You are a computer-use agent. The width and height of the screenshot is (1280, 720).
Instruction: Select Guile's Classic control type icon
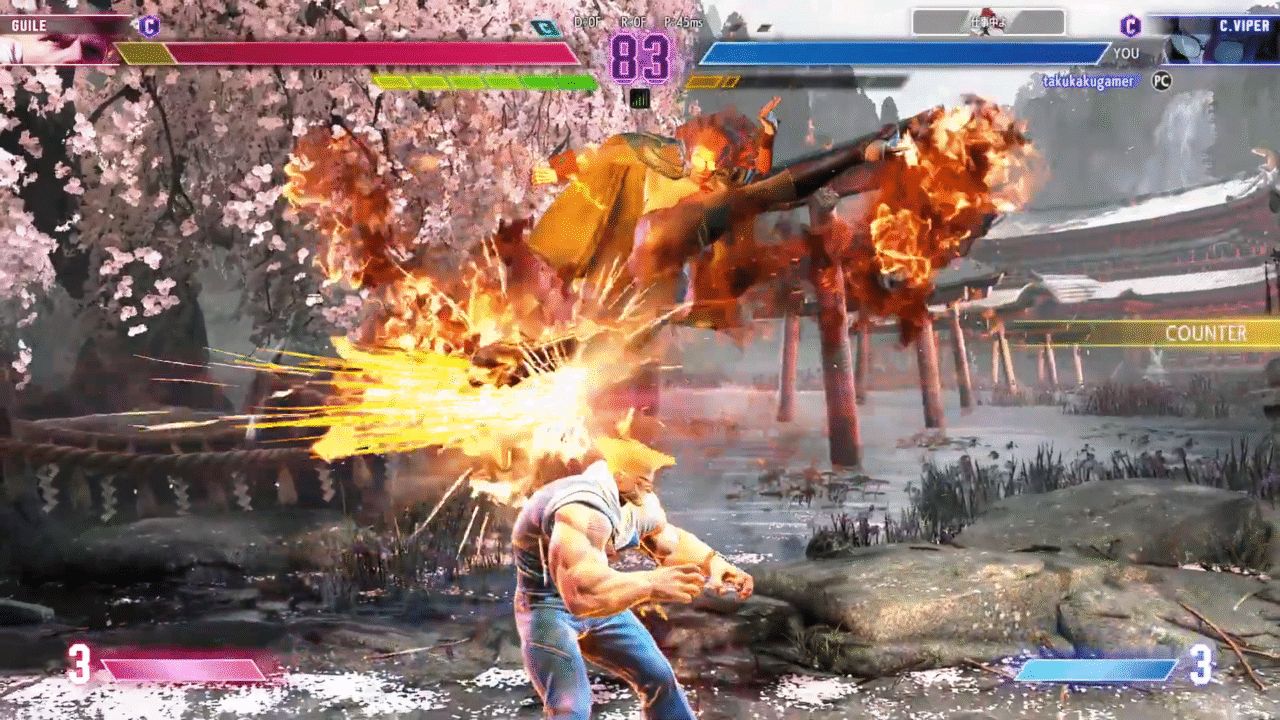point(149,26)
